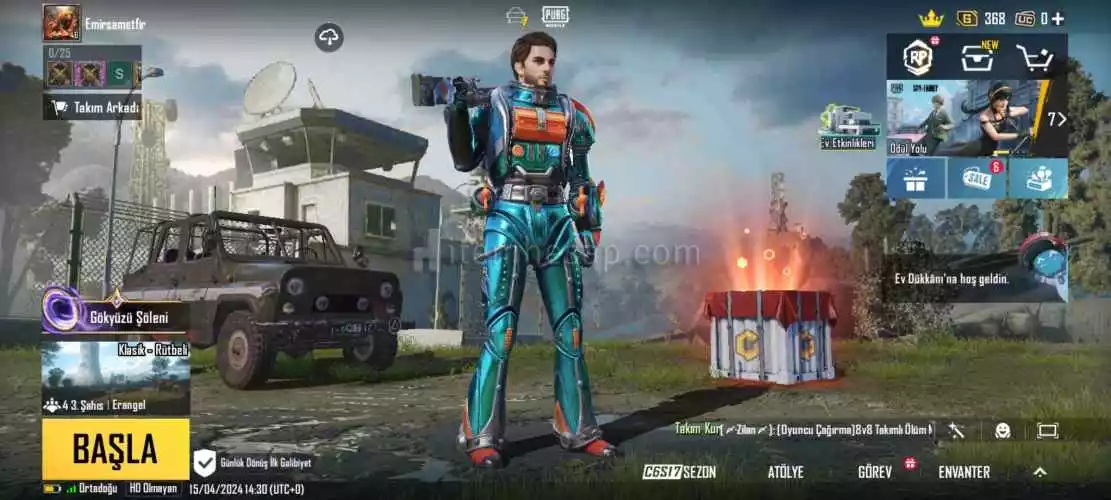Open the shopping cart store
The width and height of the screenshot is (1111, 500).
1036,58
